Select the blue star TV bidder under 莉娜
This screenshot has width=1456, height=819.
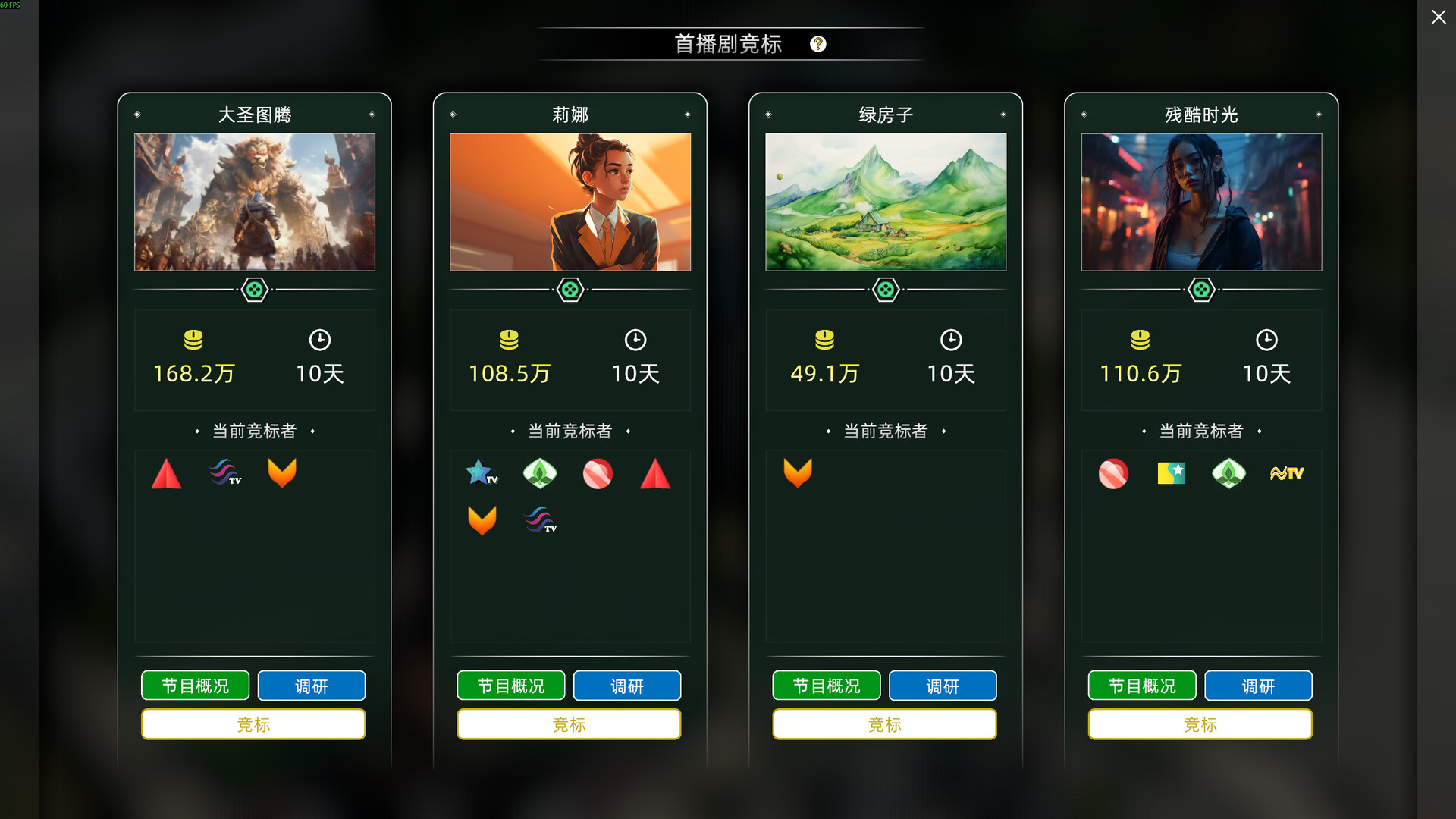pos(482,473)
